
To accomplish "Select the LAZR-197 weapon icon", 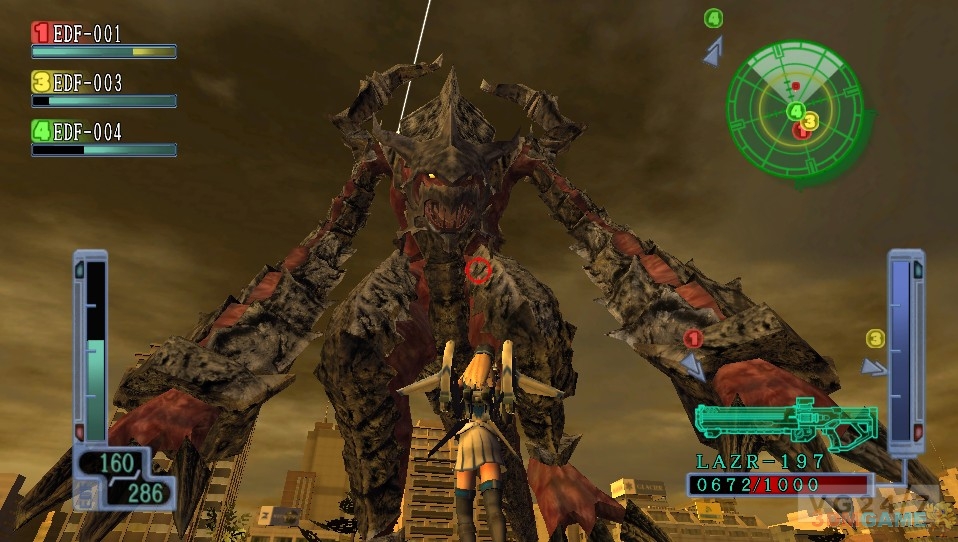I will [786, 422].
